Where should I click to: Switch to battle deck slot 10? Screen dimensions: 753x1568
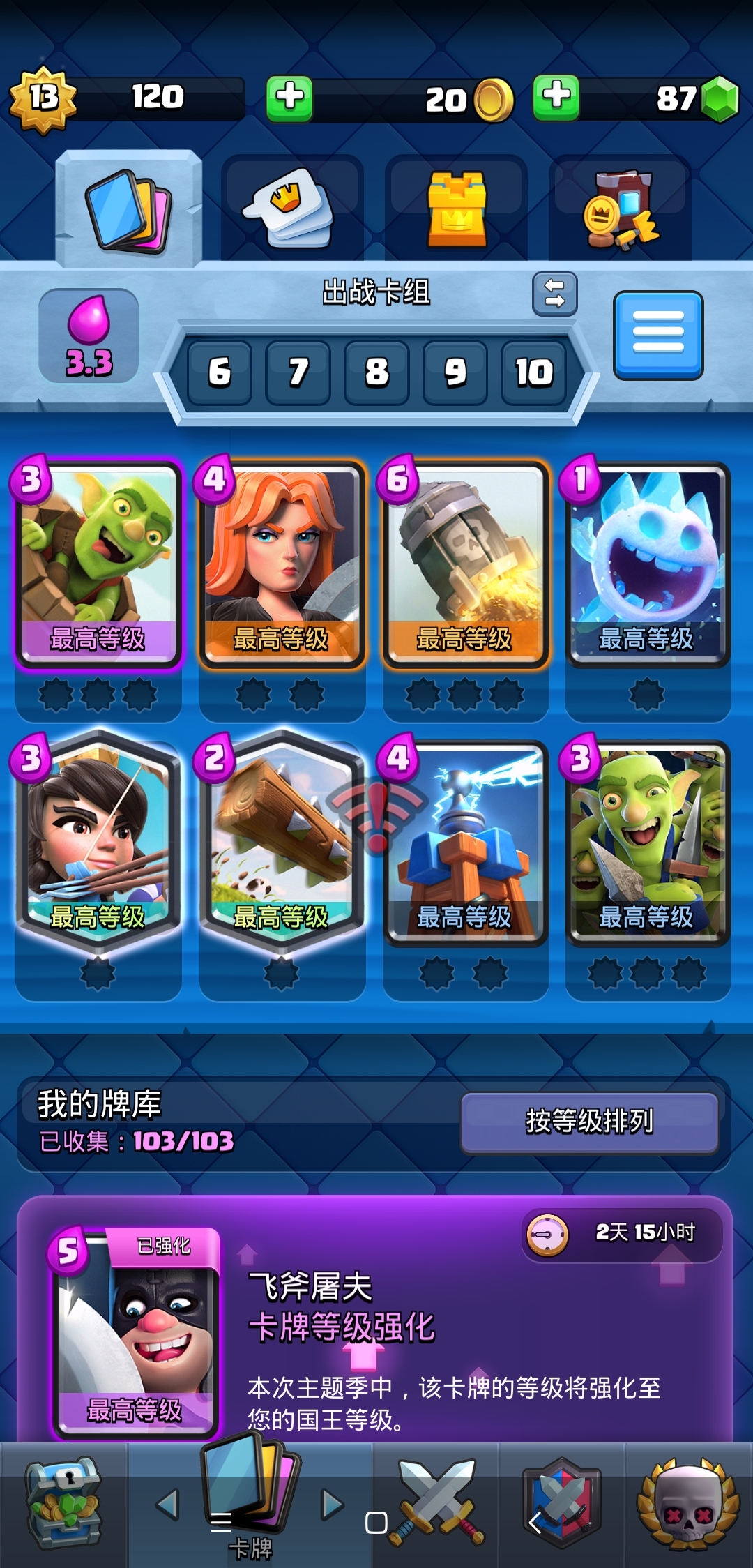pyautogui.click(x=534, y=372)
